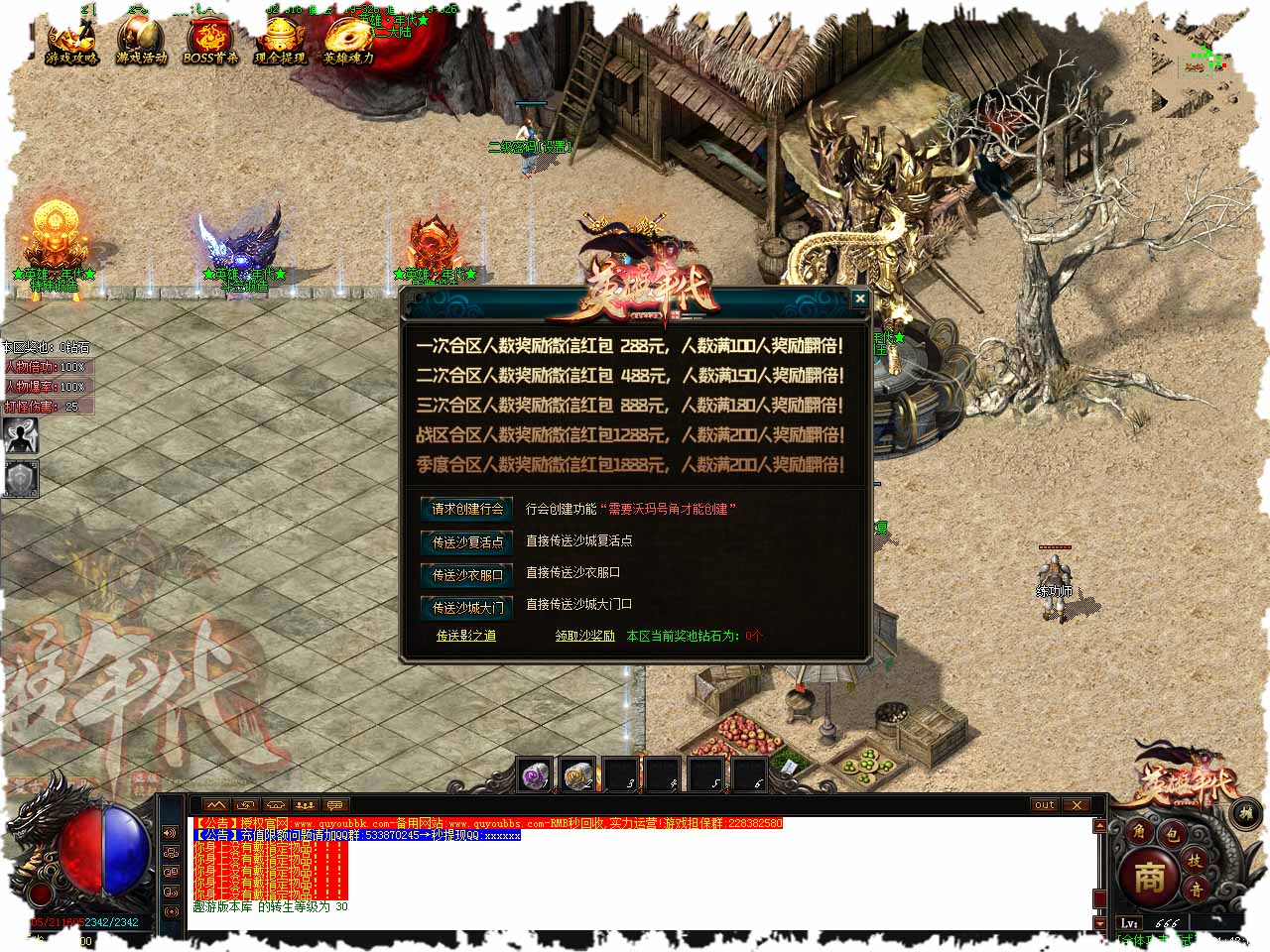Image resolution: width=1270 pixels, height=952 pixels.
Task: Follow the 传送影之道 link
Action: click(x=466, y=636)
